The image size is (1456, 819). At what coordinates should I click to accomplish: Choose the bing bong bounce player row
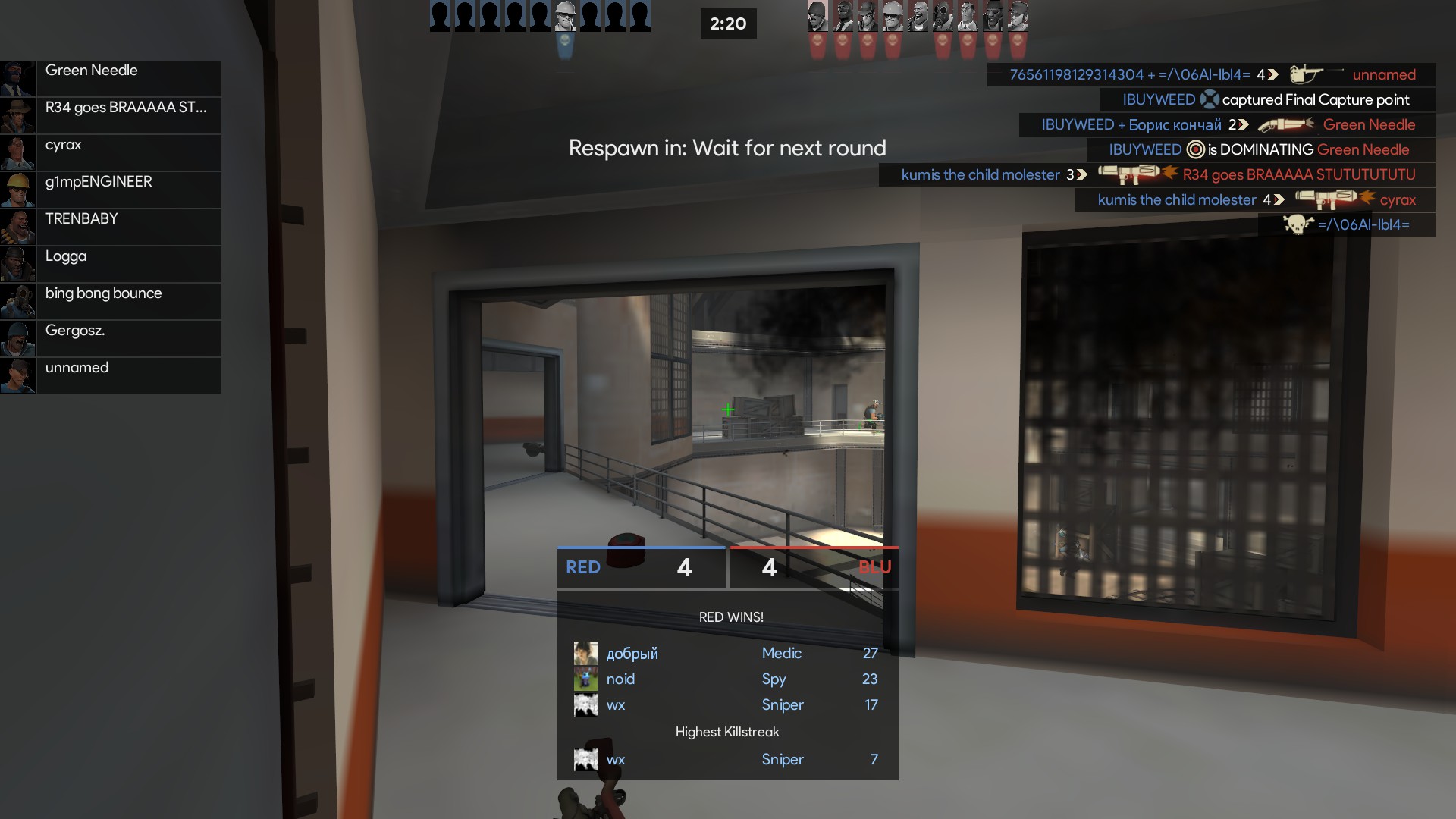[x=111, y=301]
